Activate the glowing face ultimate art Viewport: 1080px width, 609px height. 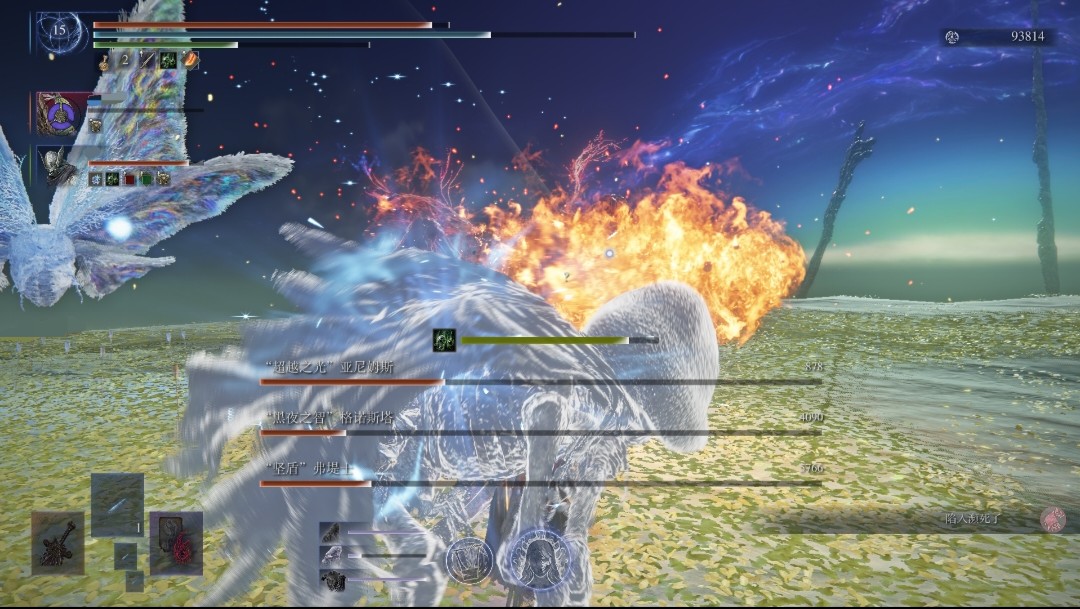coord(540,557)
